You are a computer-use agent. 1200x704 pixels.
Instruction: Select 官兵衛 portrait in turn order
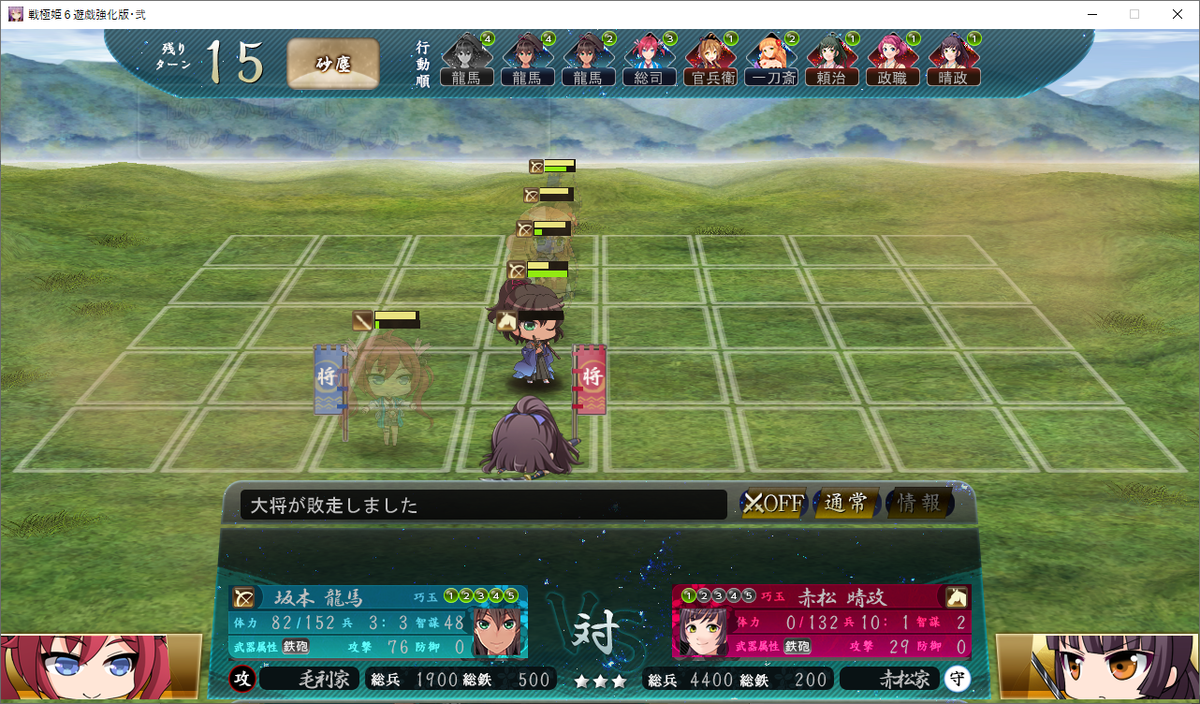710,60
